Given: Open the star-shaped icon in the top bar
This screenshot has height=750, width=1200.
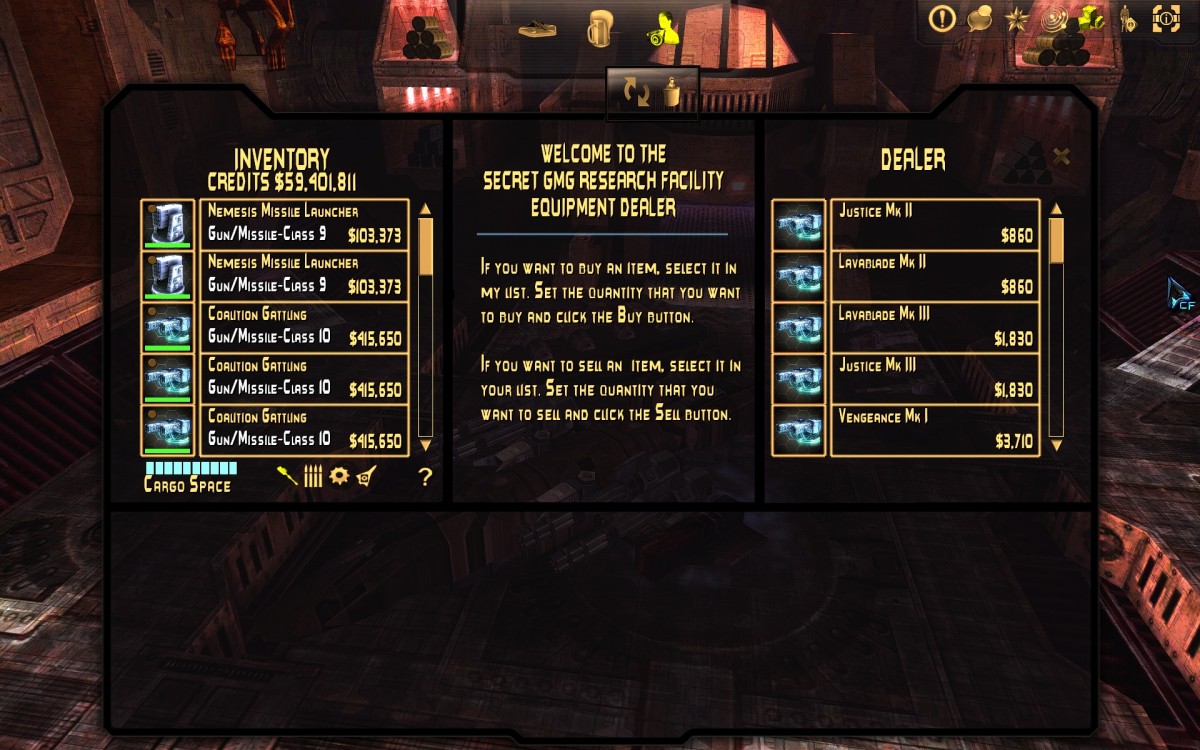Looking at the screenshot, I should click(1016, 19).
